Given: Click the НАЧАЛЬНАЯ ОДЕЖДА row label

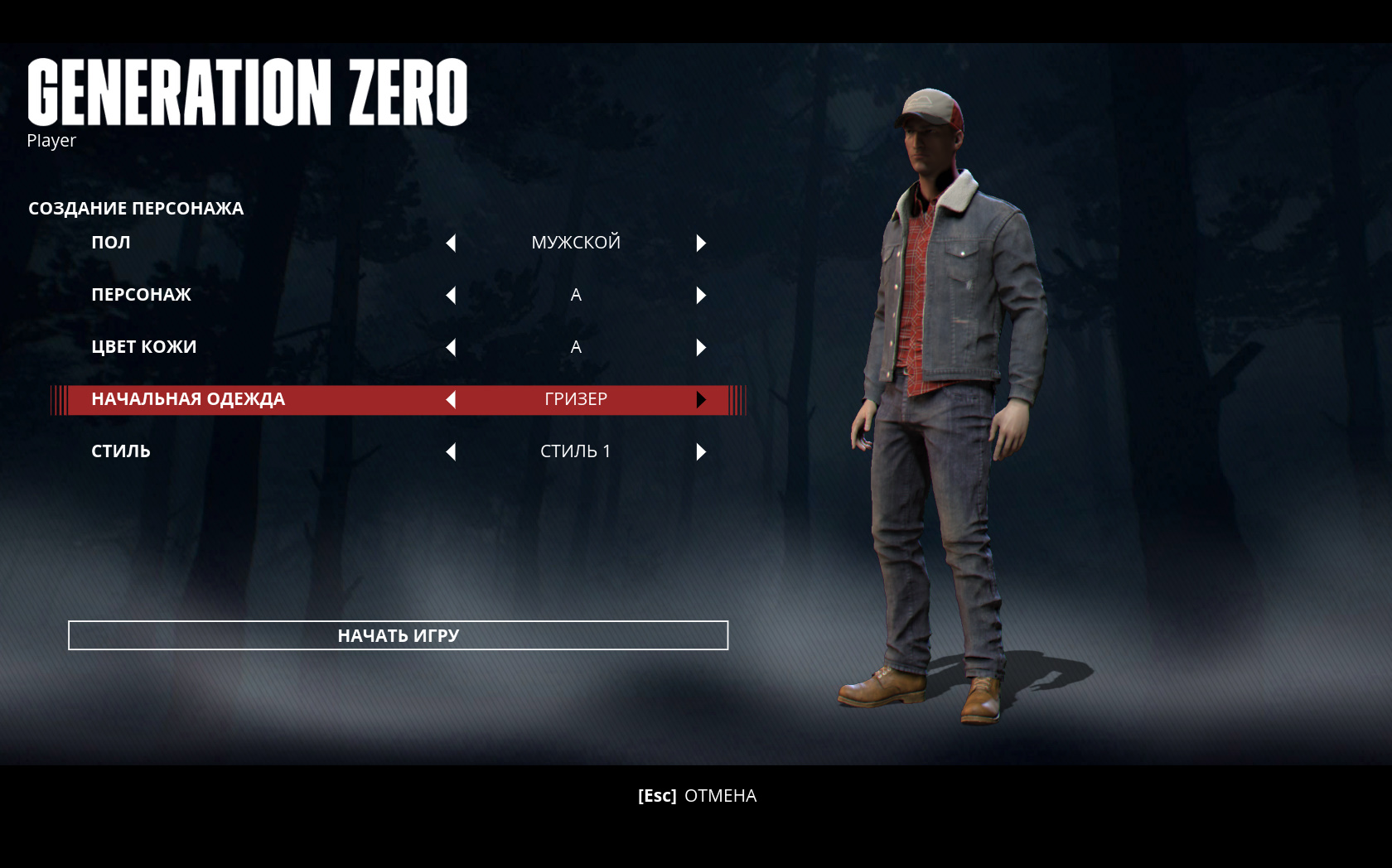Looking at the screenshot, I should coord(188,399).
